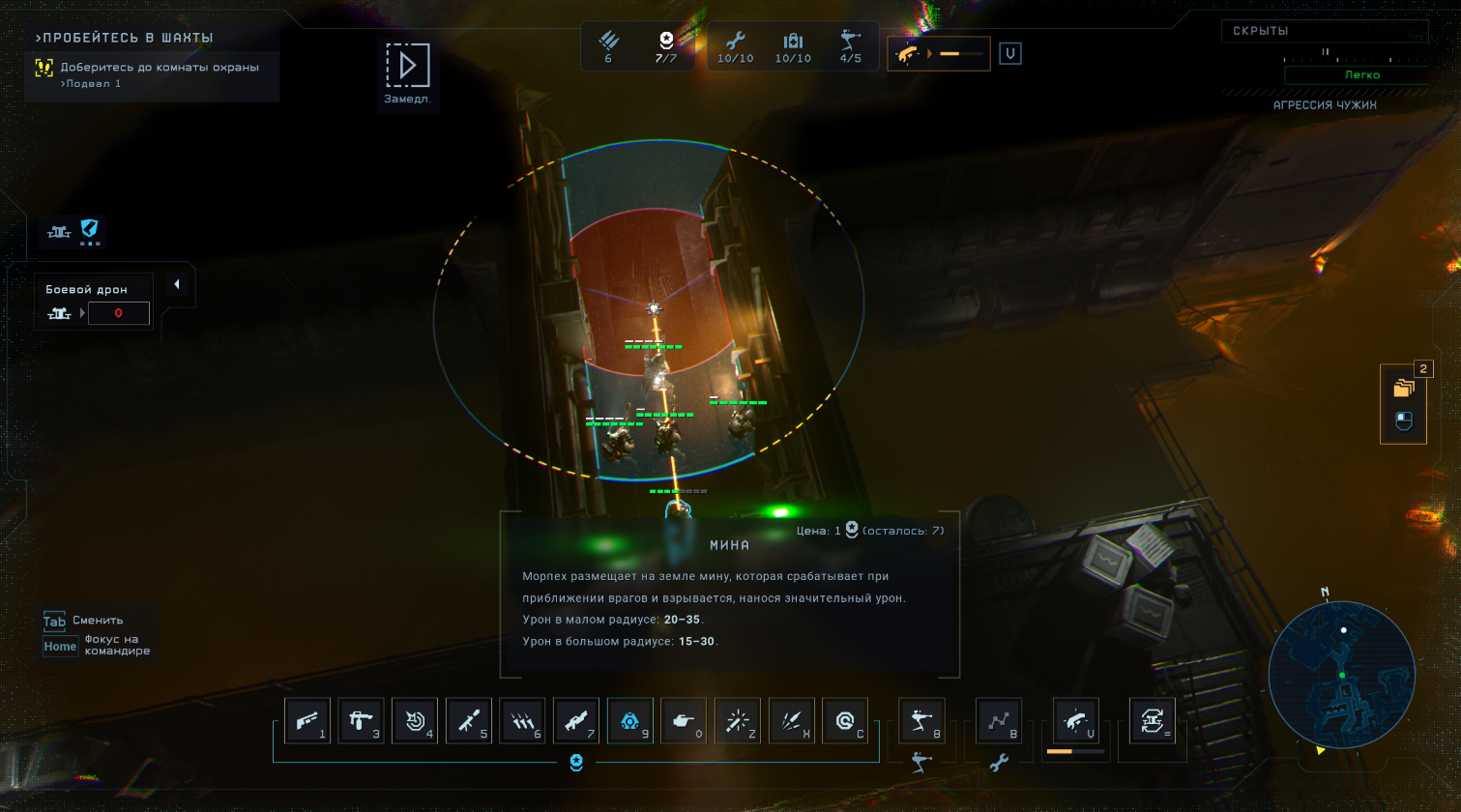Toggle the motion tracker hand slot
This screenshot has height=812, width=1461.
[x=1076, y=721]
